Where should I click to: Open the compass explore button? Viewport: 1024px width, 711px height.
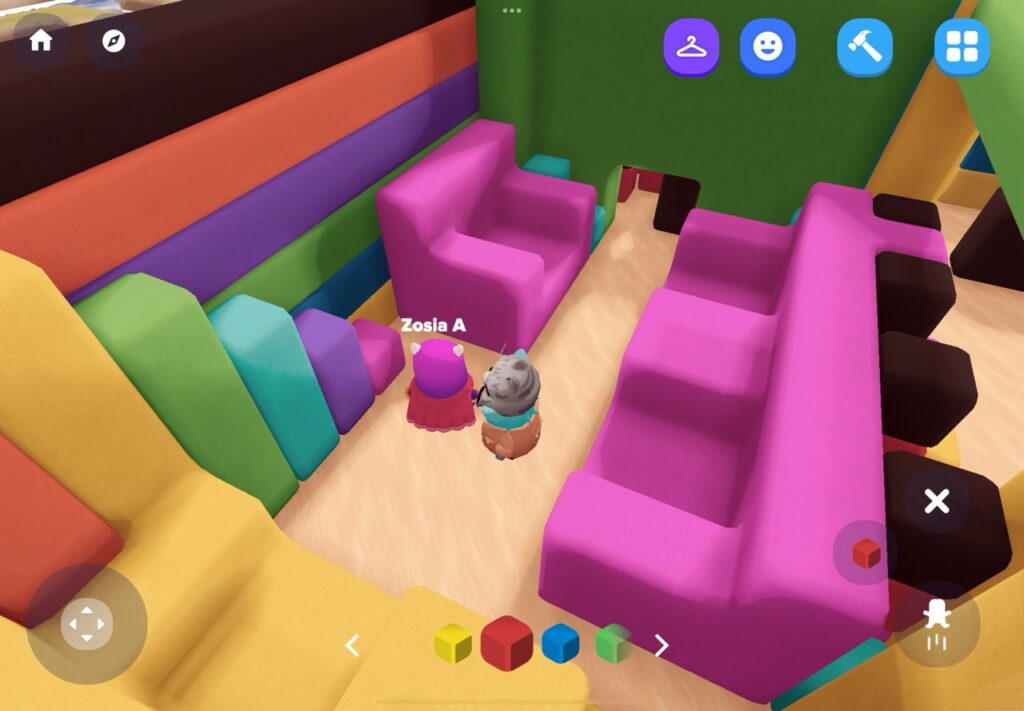[113, 41]
